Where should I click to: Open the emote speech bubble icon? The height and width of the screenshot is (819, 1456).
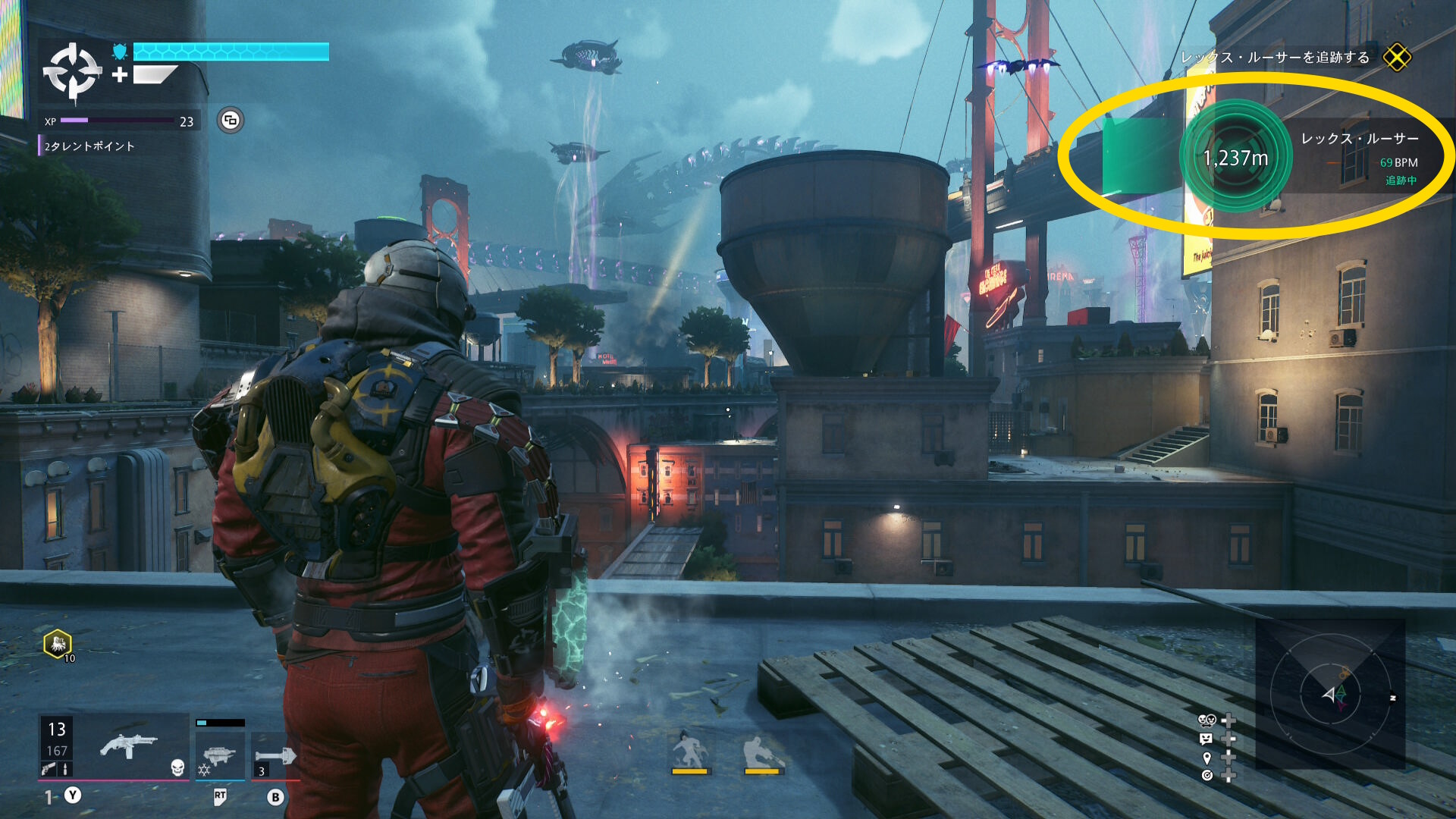tap(1206, 739)
